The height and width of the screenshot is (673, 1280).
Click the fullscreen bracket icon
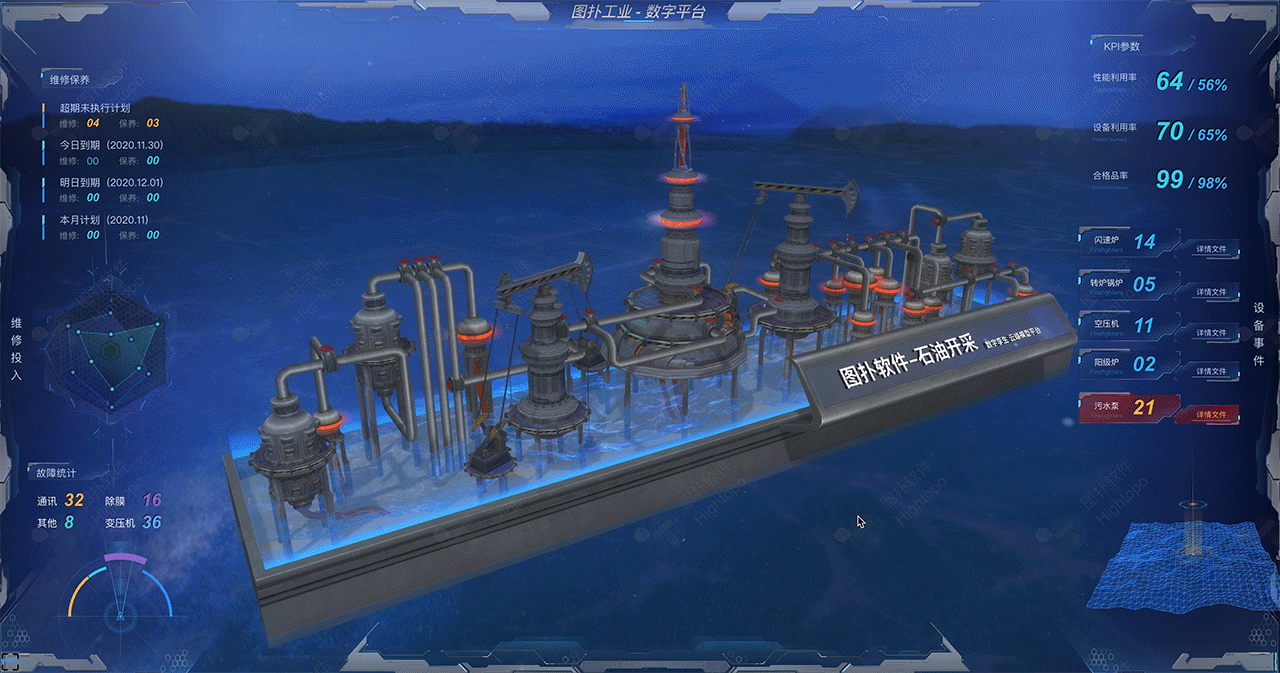[13, 660]
